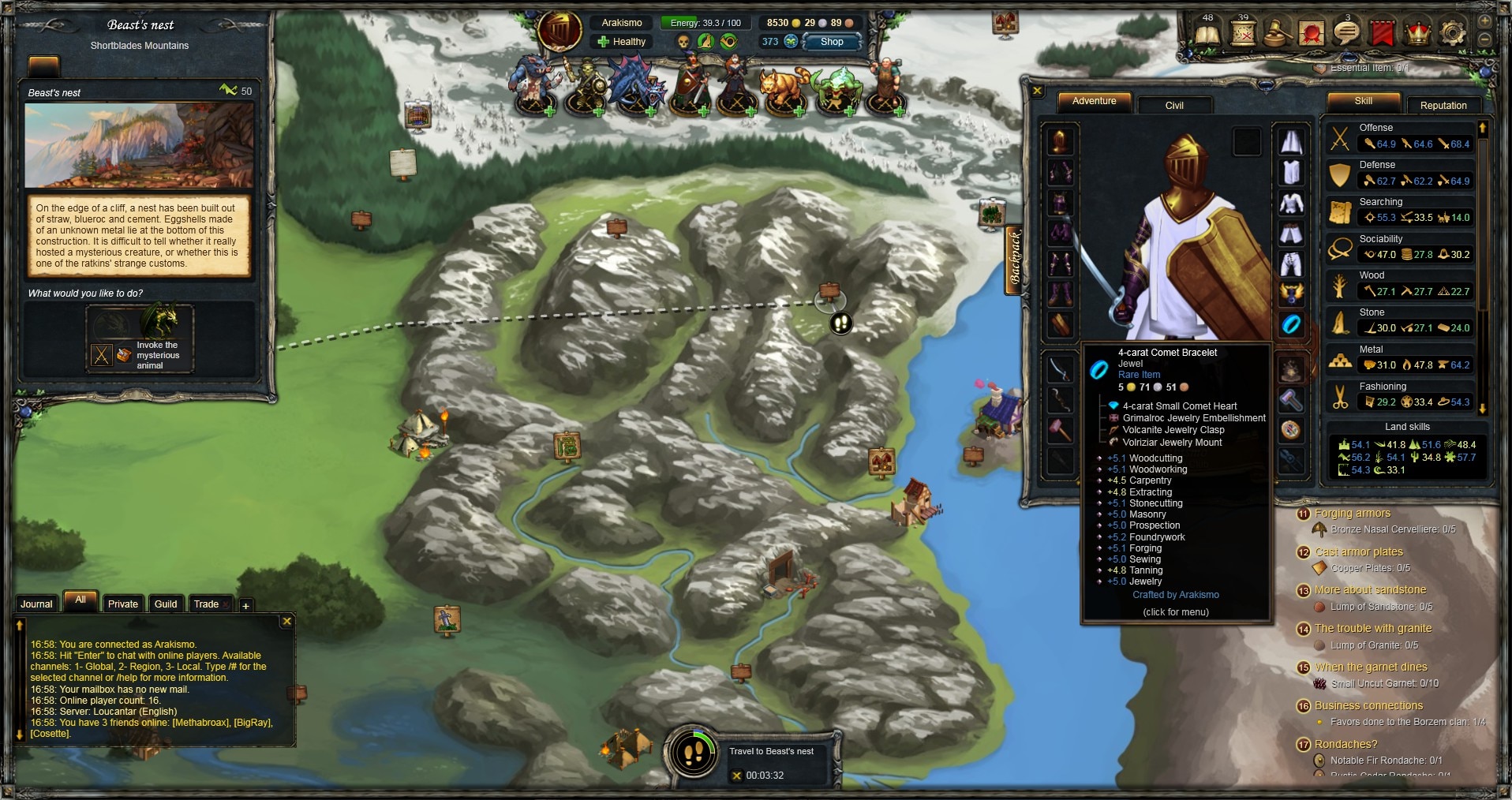Open the open-book icon in the toolbar

point(1207,34)
